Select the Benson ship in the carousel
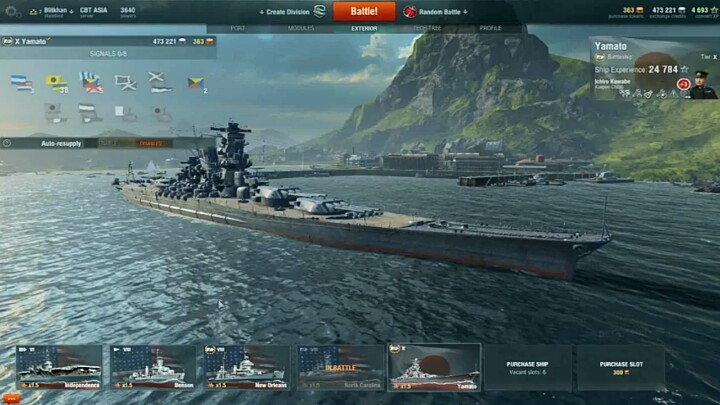This screenshot has height=405, width=720. click(x=153, y=367)
